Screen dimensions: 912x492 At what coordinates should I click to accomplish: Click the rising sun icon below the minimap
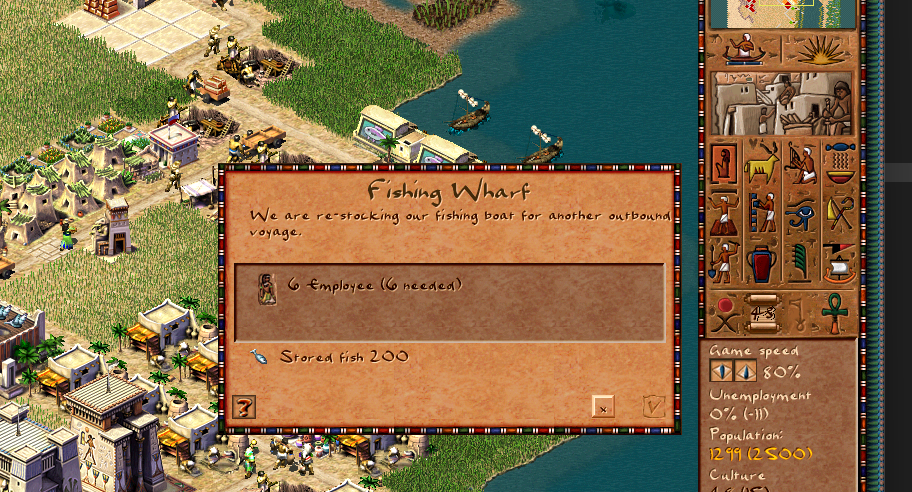[x=820, y=49]
